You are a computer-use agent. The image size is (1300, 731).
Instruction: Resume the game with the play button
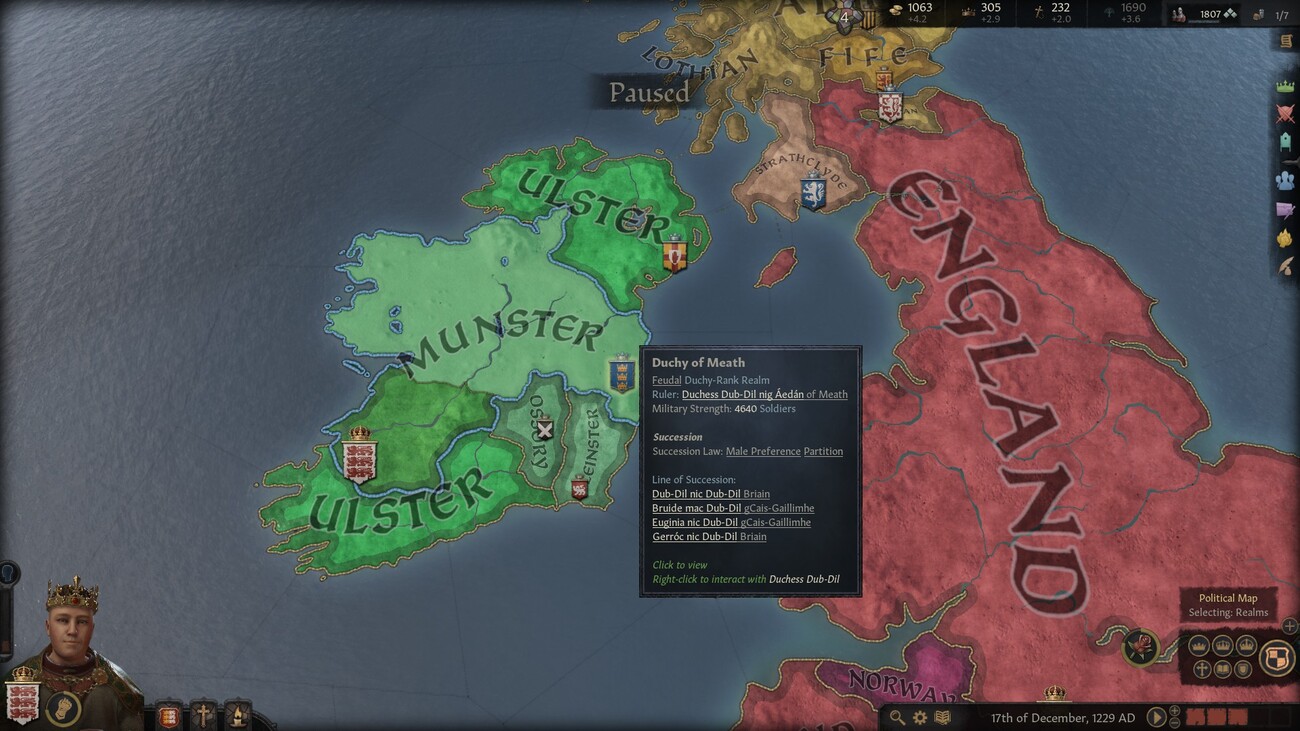pyautogui.click(x=1155, y=717)
